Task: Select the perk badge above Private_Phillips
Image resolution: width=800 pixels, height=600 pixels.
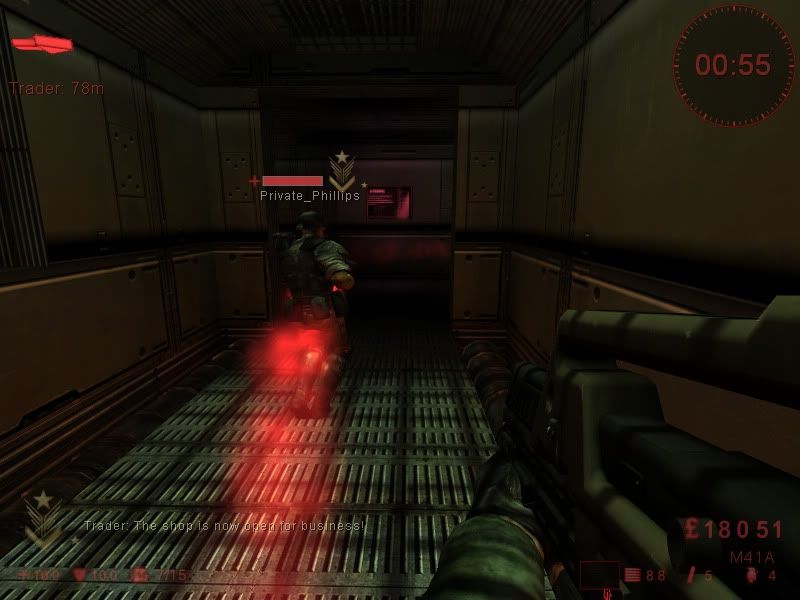Action: pos(343,170)
